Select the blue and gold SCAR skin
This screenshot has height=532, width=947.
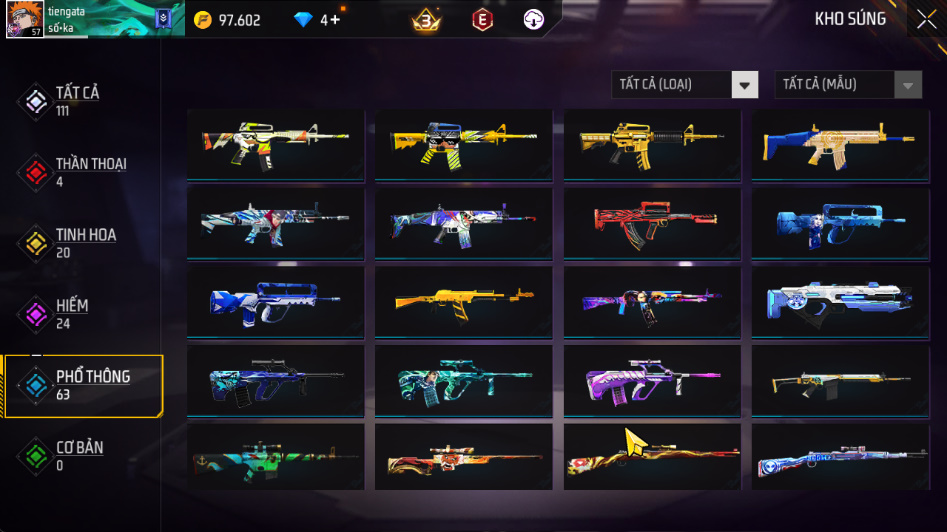click(x=840, y=144)
